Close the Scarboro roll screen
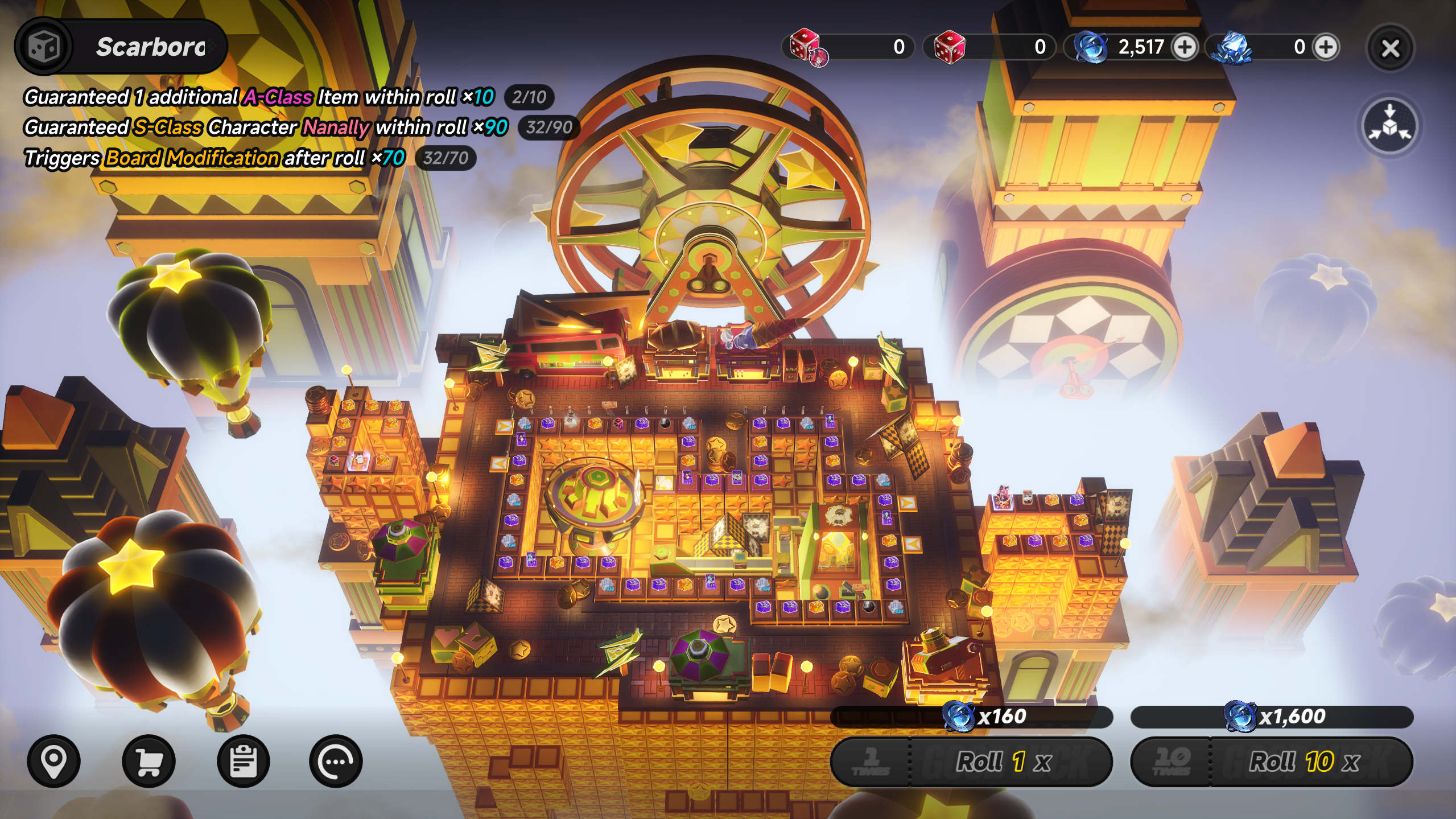The height and width of the screenshot is (819, 1456). (1390, 48)
